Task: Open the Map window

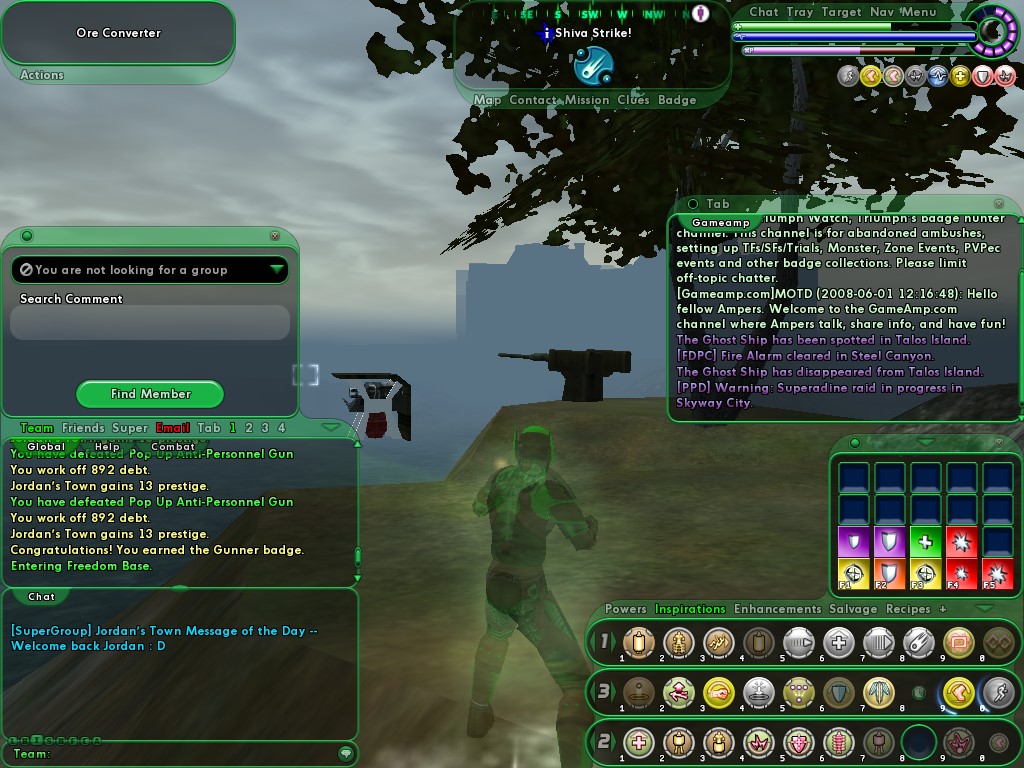Action: coord(488,100)
